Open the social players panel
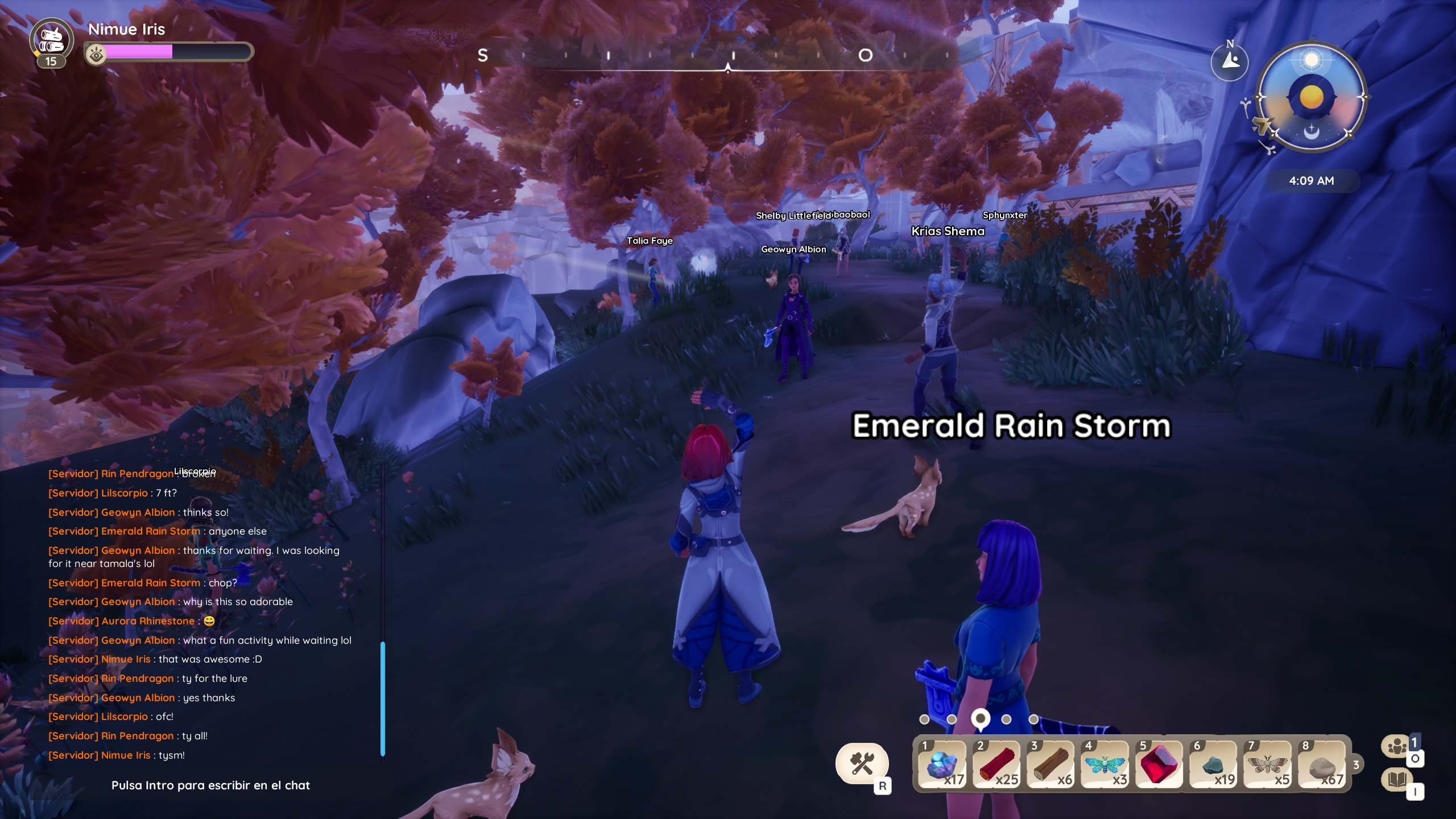 [1397, 746]
